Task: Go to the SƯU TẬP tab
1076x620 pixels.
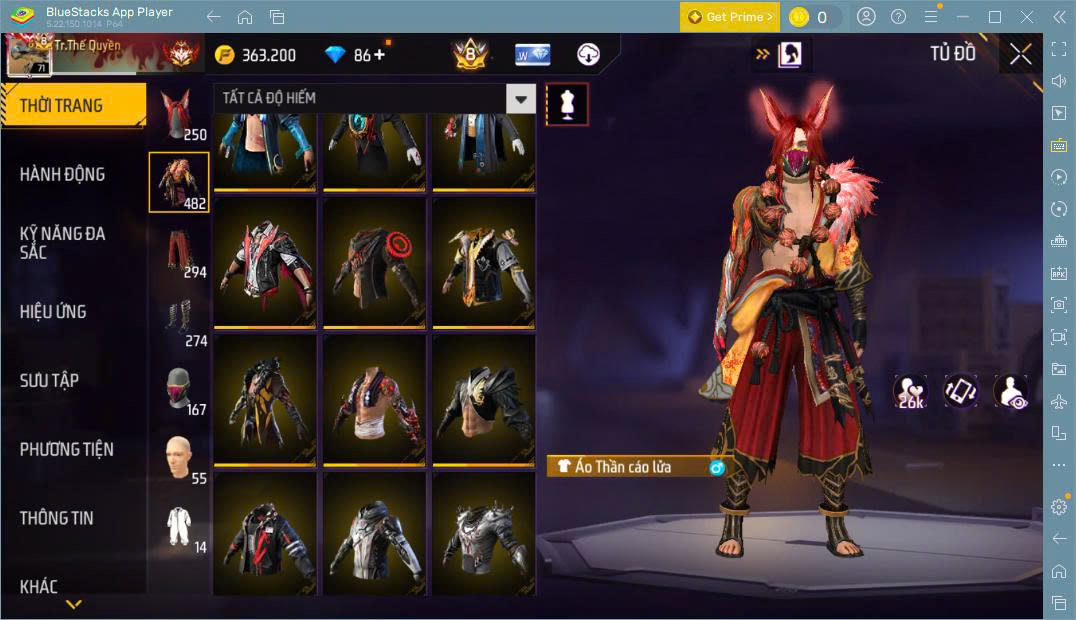Action: tap(50, 380)
